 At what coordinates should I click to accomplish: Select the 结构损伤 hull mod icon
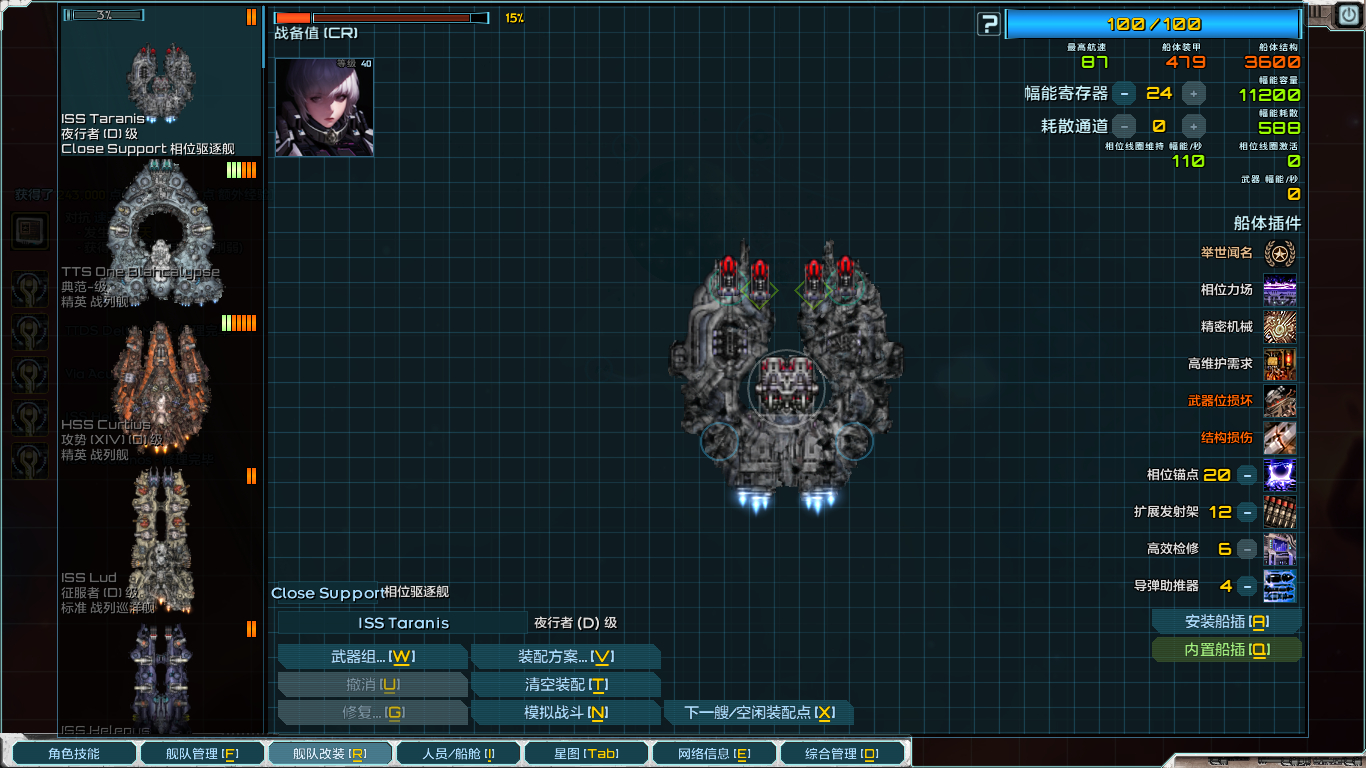1280,438
